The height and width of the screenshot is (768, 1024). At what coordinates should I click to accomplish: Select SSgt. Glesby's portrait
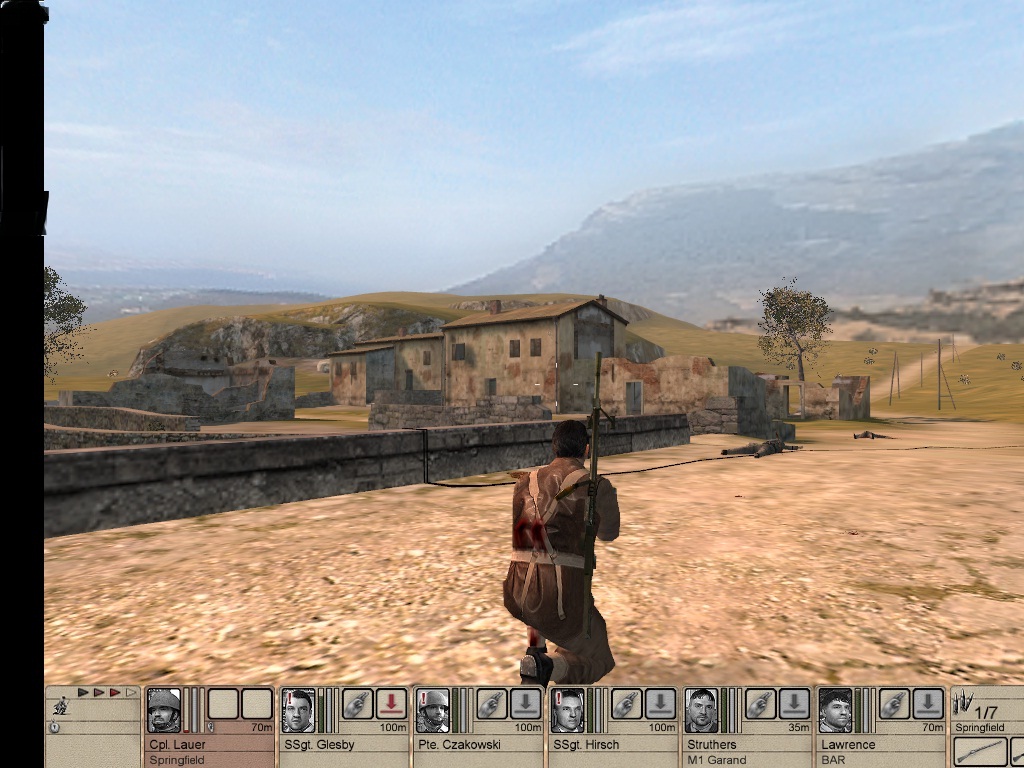pos(298,710)
